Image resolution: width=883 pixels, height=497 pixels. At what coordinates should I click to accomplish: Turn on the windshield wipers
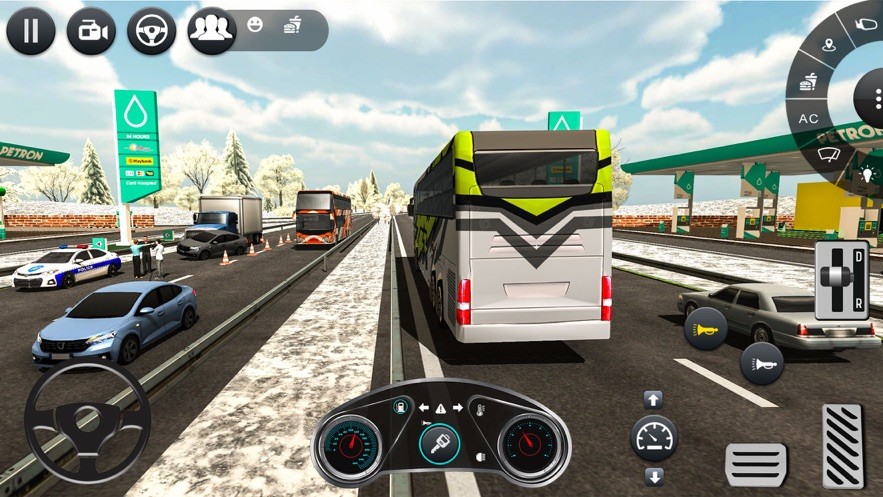coord(828,154)
